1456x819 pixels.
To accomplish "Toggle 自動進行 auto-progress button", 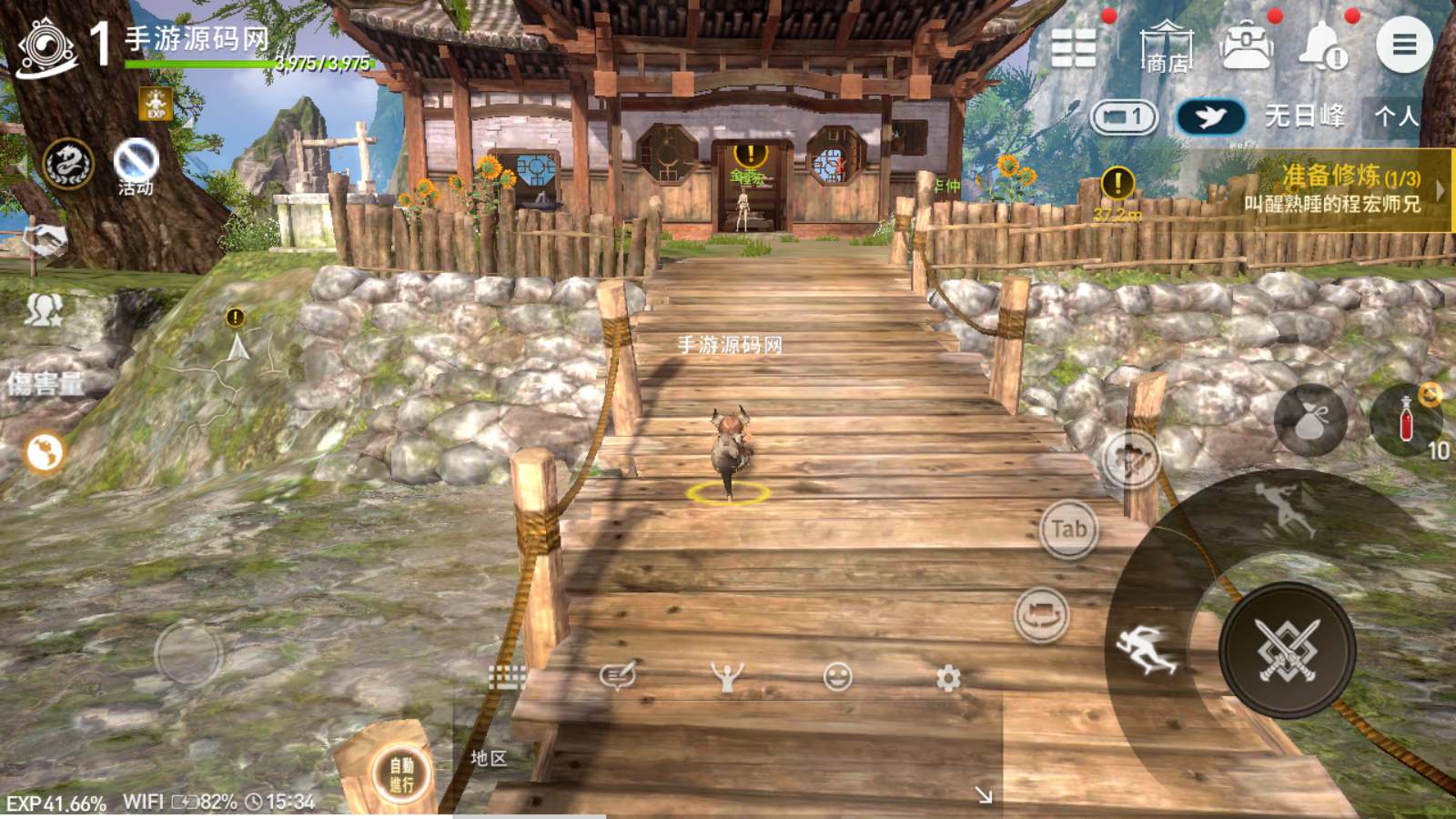I will click(401, 774).
